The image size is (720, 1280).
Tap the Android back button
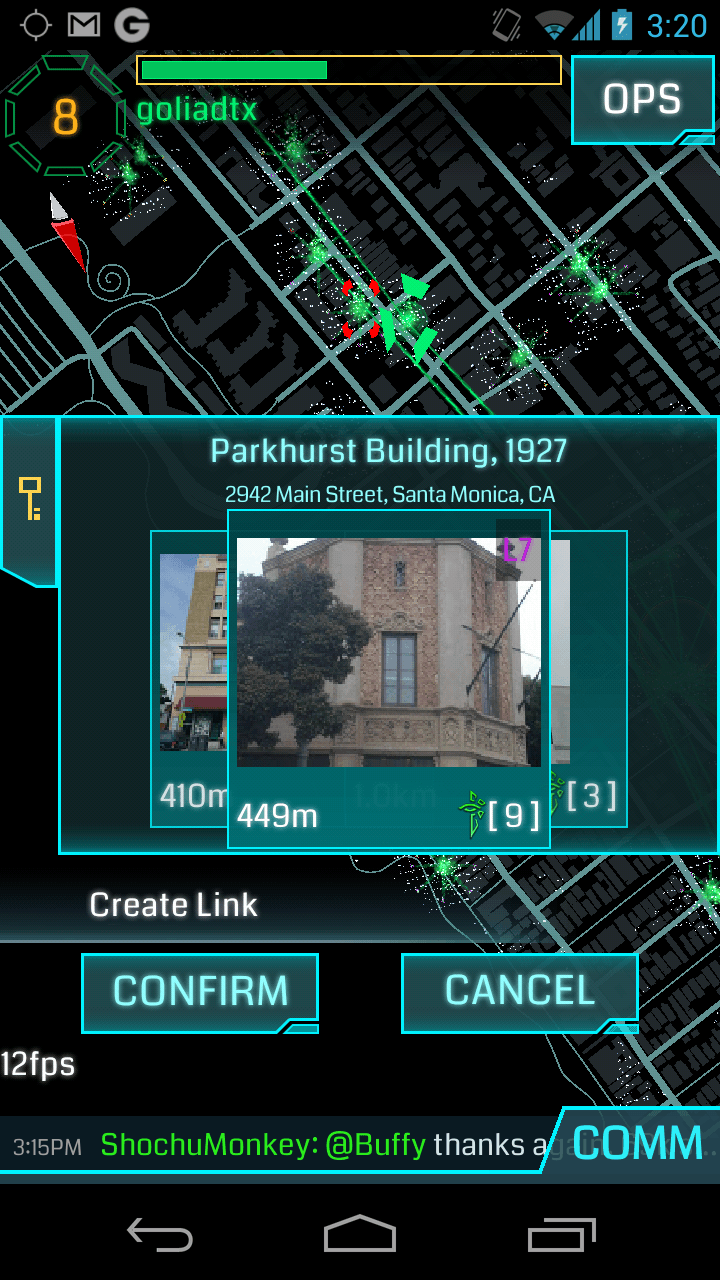click(160, 1236)
